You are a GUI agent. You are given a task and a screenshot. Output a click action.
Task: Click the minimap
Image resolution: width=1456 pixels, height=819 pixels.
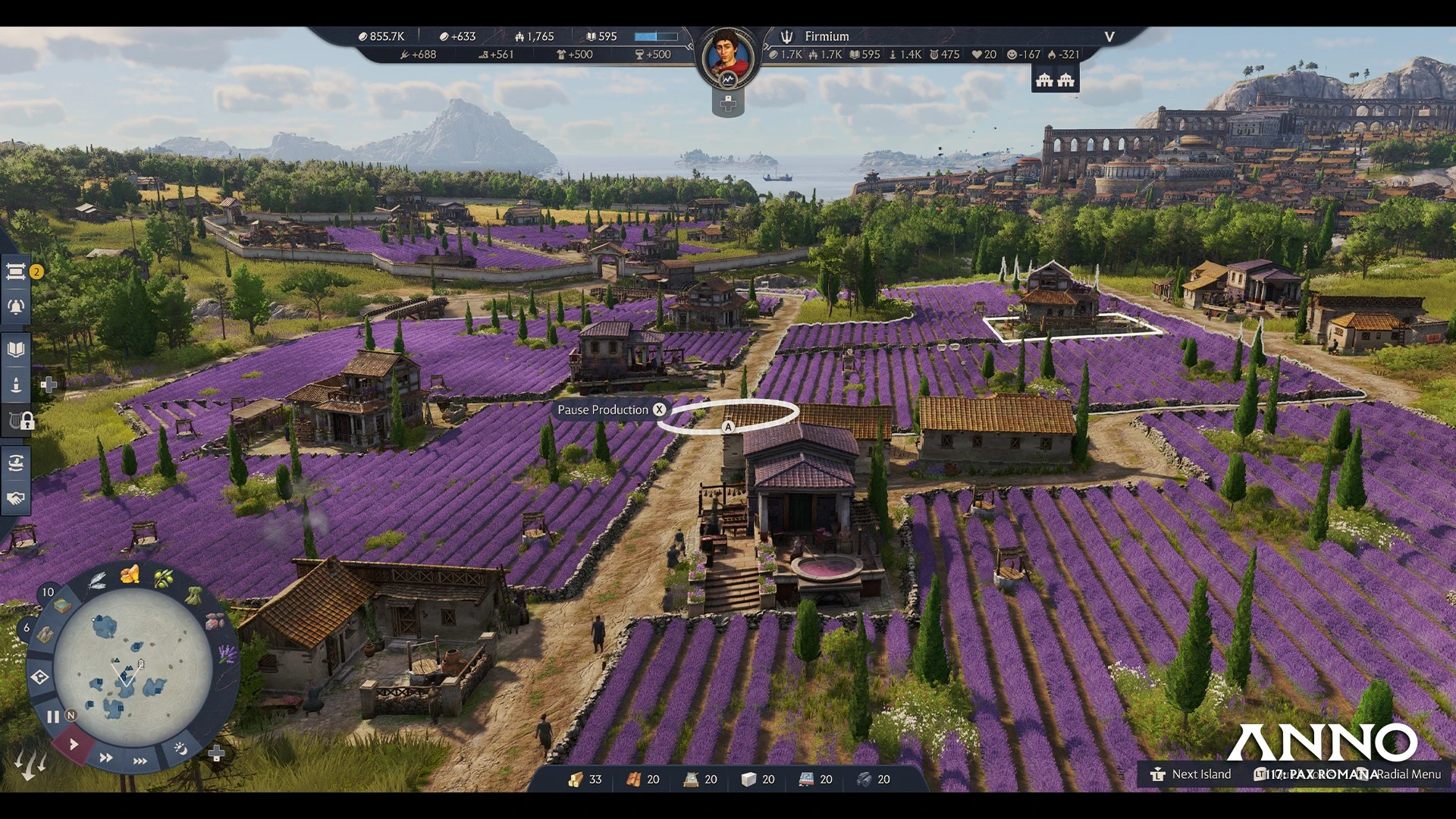tap(133, 667)
